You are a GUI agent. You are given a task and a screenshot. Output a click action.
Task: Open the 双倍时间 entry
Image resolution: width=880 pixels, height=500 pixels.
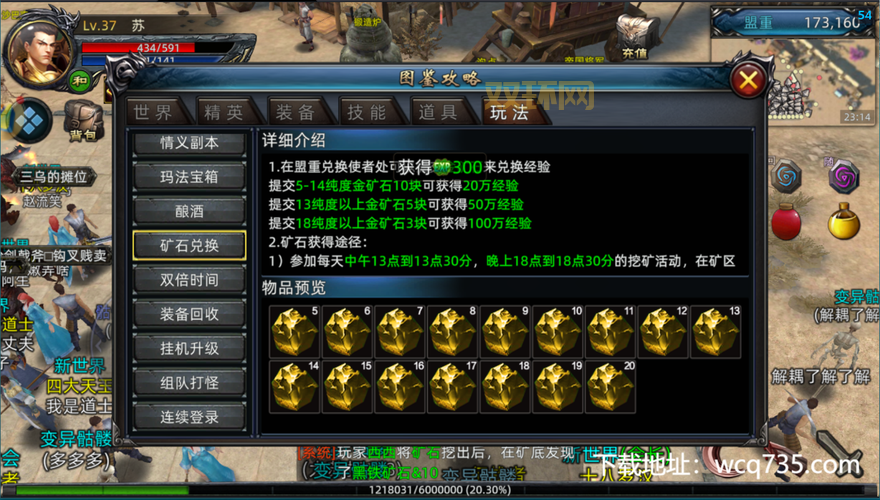[189, 280]
